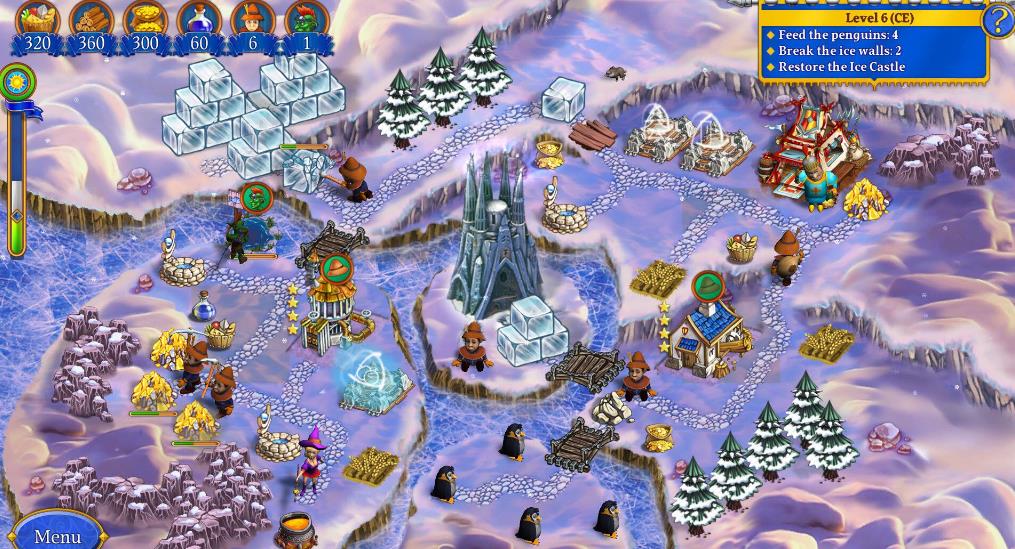Activate the sun bonus icon above the timer
This screenshot has width=1015, height=549.
(x=17, y=82)
